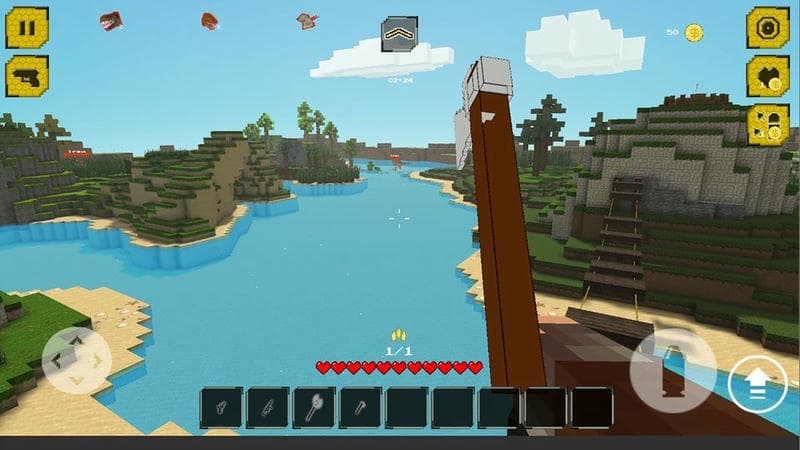The width and height of the screenshot is (800, 450).
Task: Select the double-headed axe hotbar slot
Action: [314, 408]
